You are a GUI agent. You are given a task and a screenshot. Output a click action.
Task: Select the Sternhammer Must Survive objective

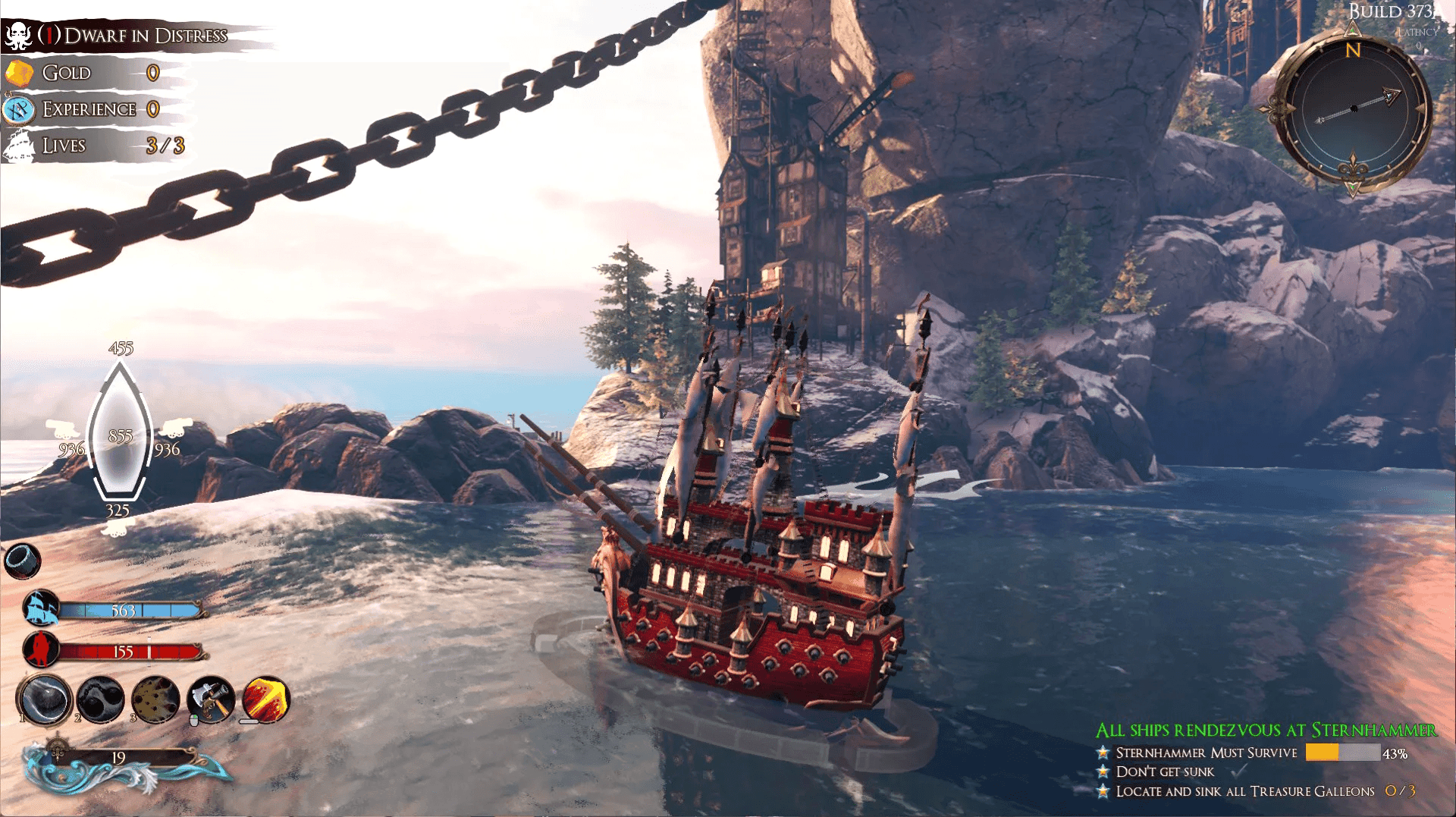pyautogui.click(x=1206, y=753)
